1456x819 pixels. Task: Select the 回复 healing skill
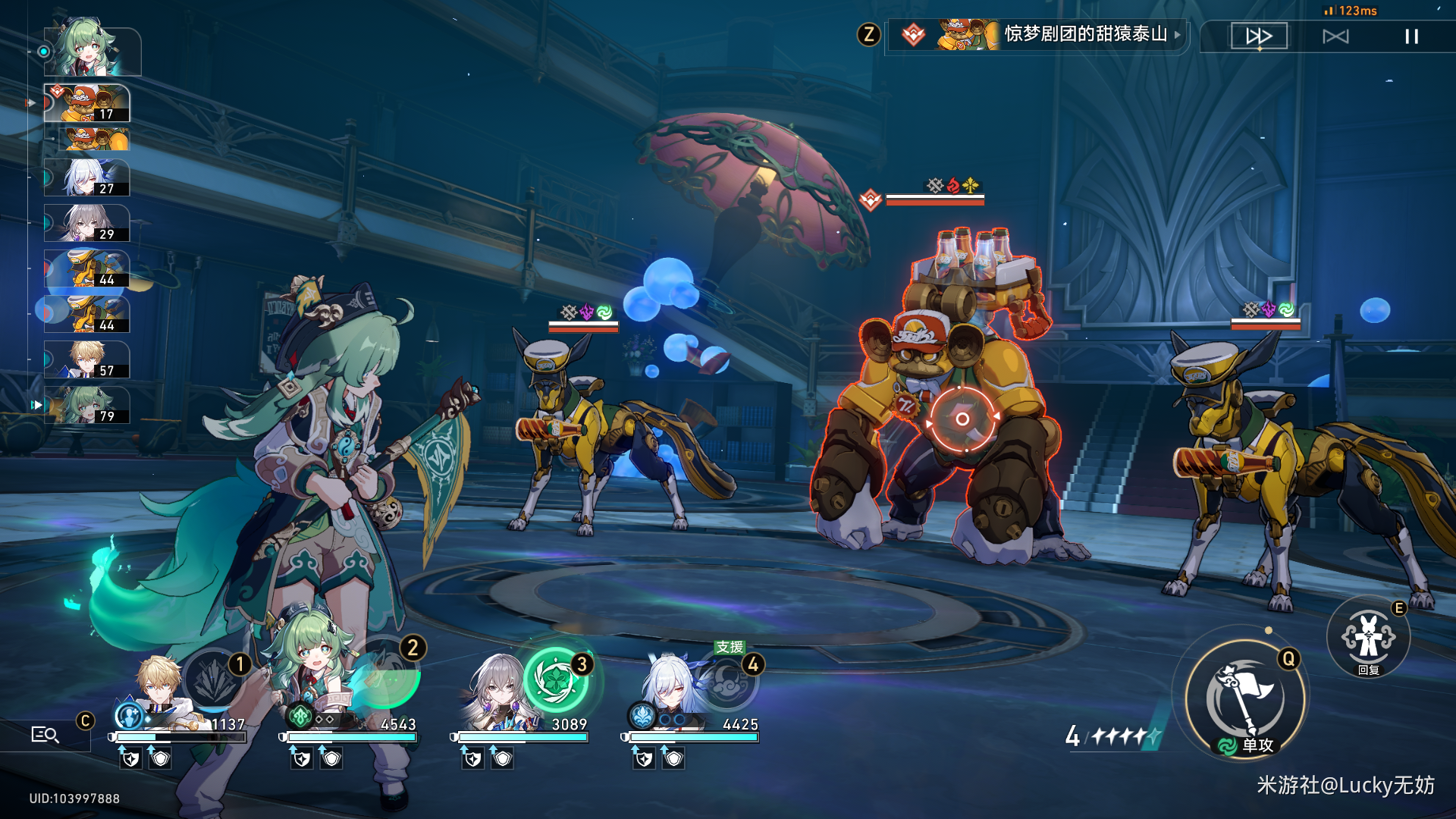point(1368,639)
